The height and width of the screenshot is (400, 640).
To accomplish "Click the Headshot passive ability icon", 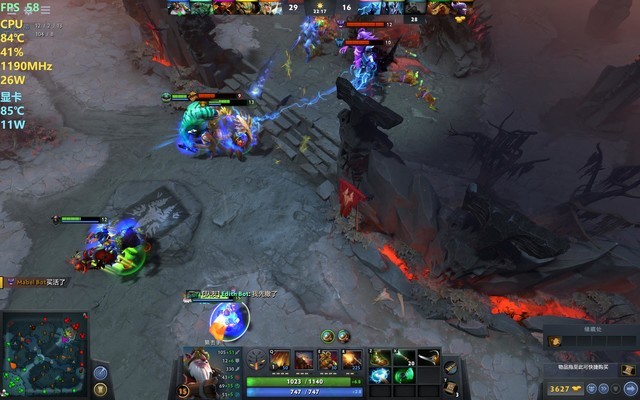I will pyautogui.click(x=304, y=360).
